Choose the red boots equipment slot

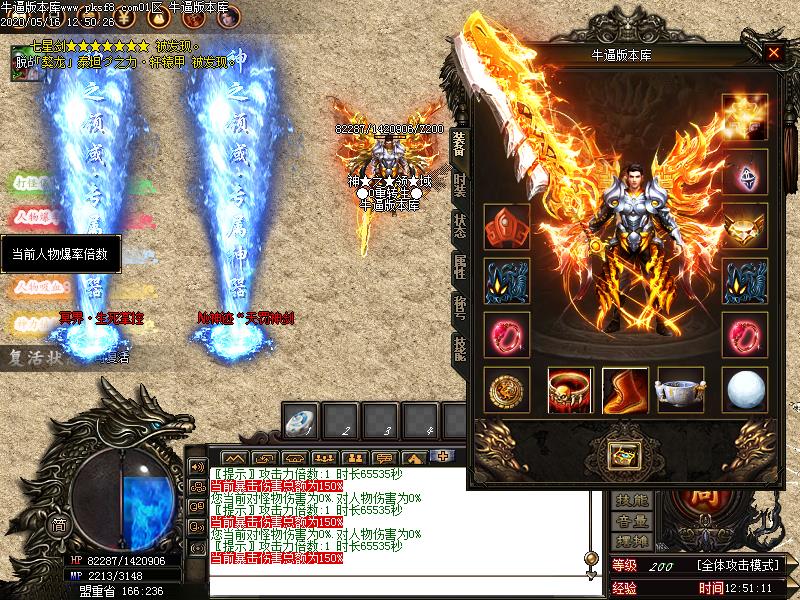tap(625, 389)
